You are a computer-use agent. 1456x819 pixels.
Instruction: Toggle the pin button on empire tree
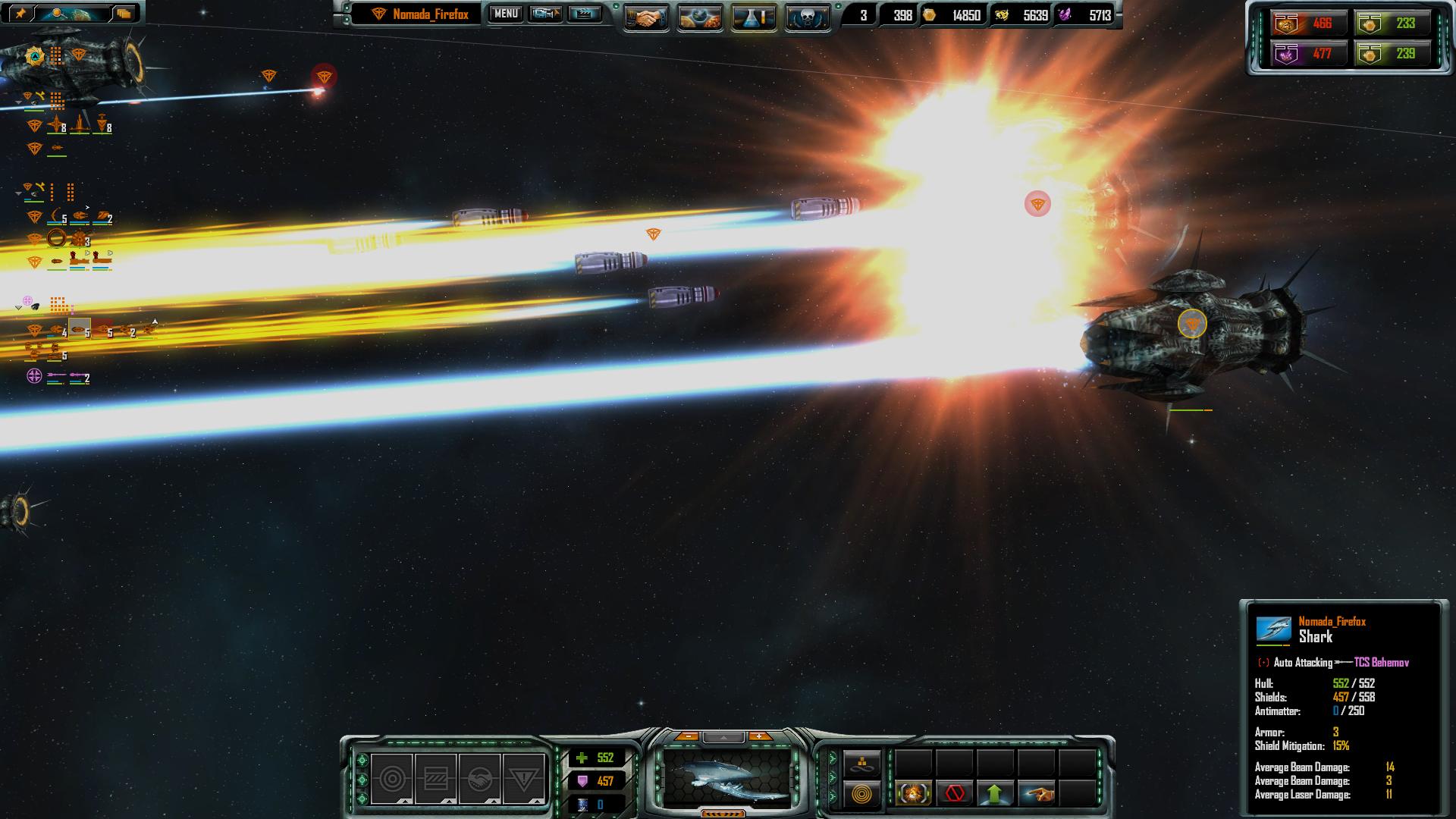[x=21, y=13]
